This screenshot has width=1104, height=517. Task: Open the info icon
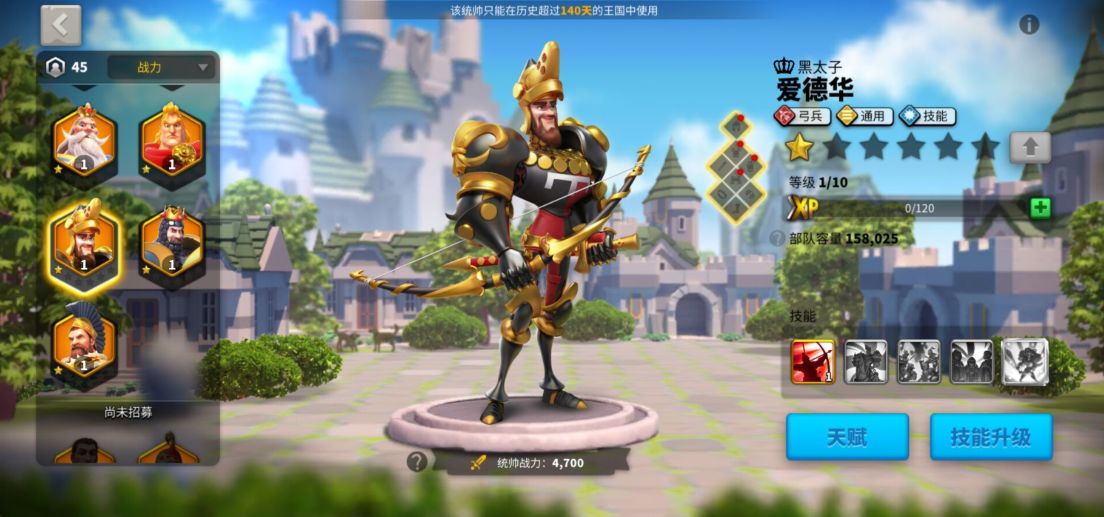(1029, 25)
